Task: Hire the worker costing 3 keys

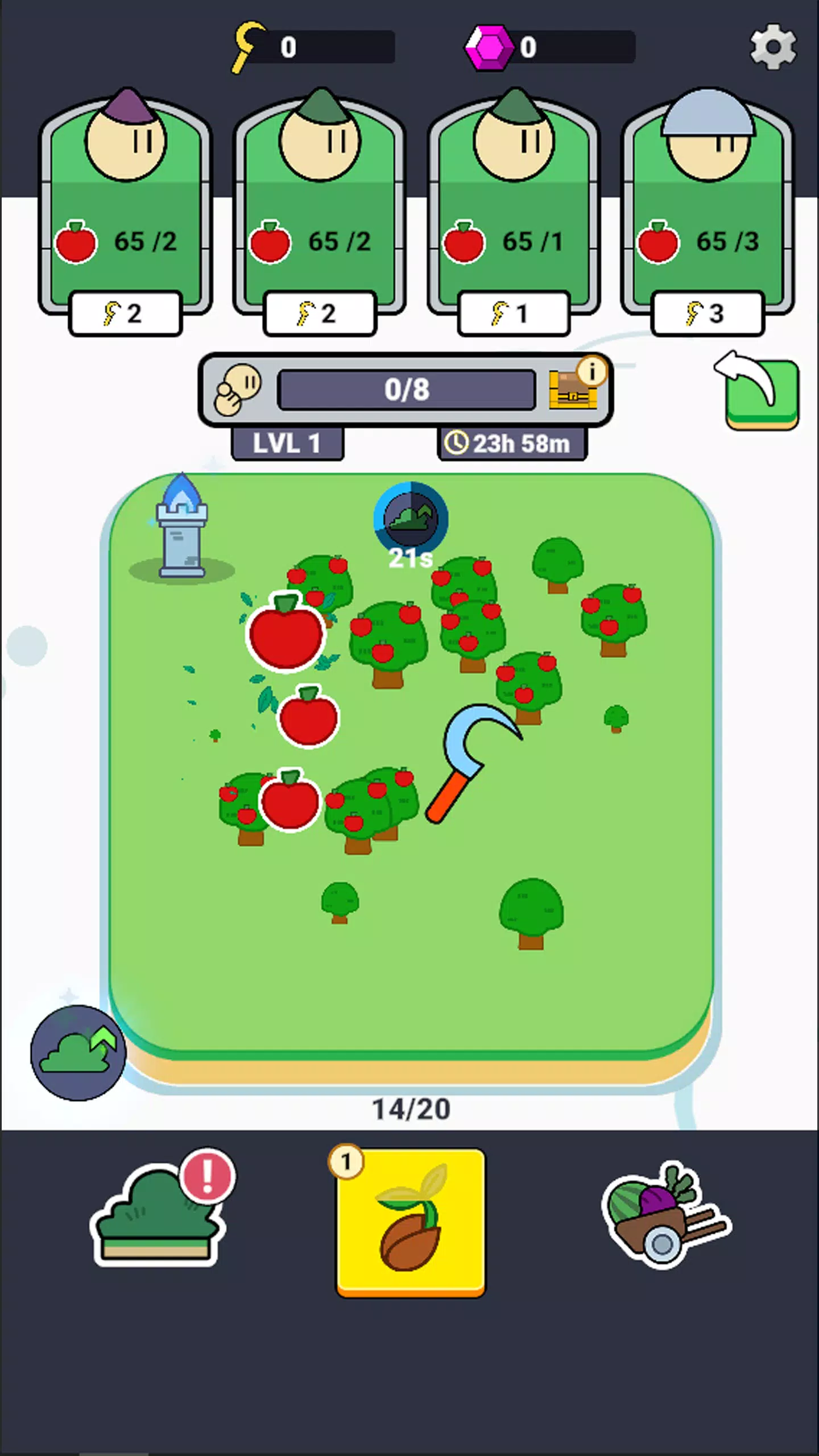Action: point(708,313)
